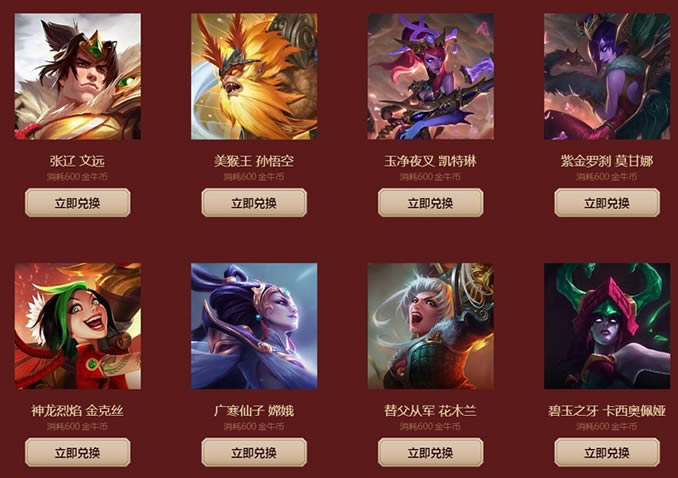Redeem the 美猴王 孙悟空 skin
Screen dimensions: 678x478
[x=254, y=203]
